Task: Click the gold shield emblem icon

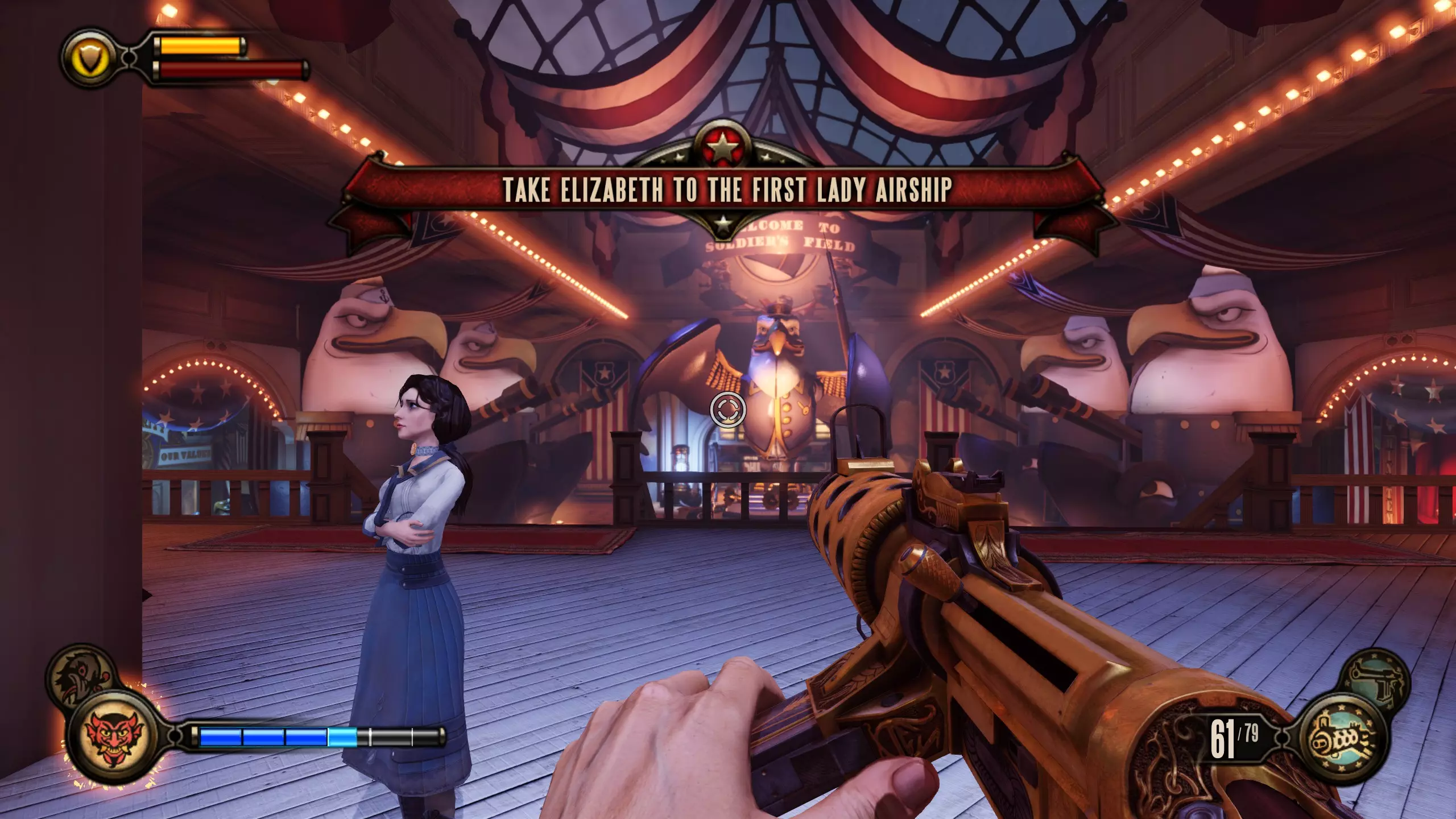Action: click(90, 57)
